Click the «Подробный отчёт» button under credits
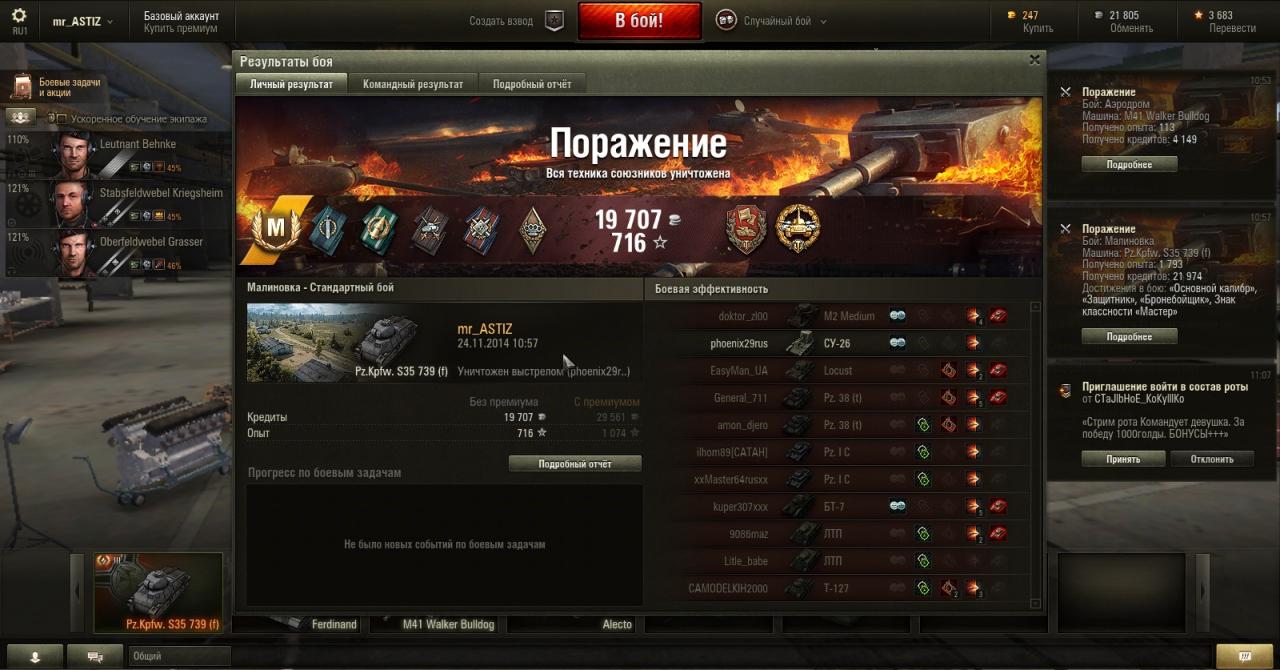The image size is (1280, 670). click(x=575, y=464)
